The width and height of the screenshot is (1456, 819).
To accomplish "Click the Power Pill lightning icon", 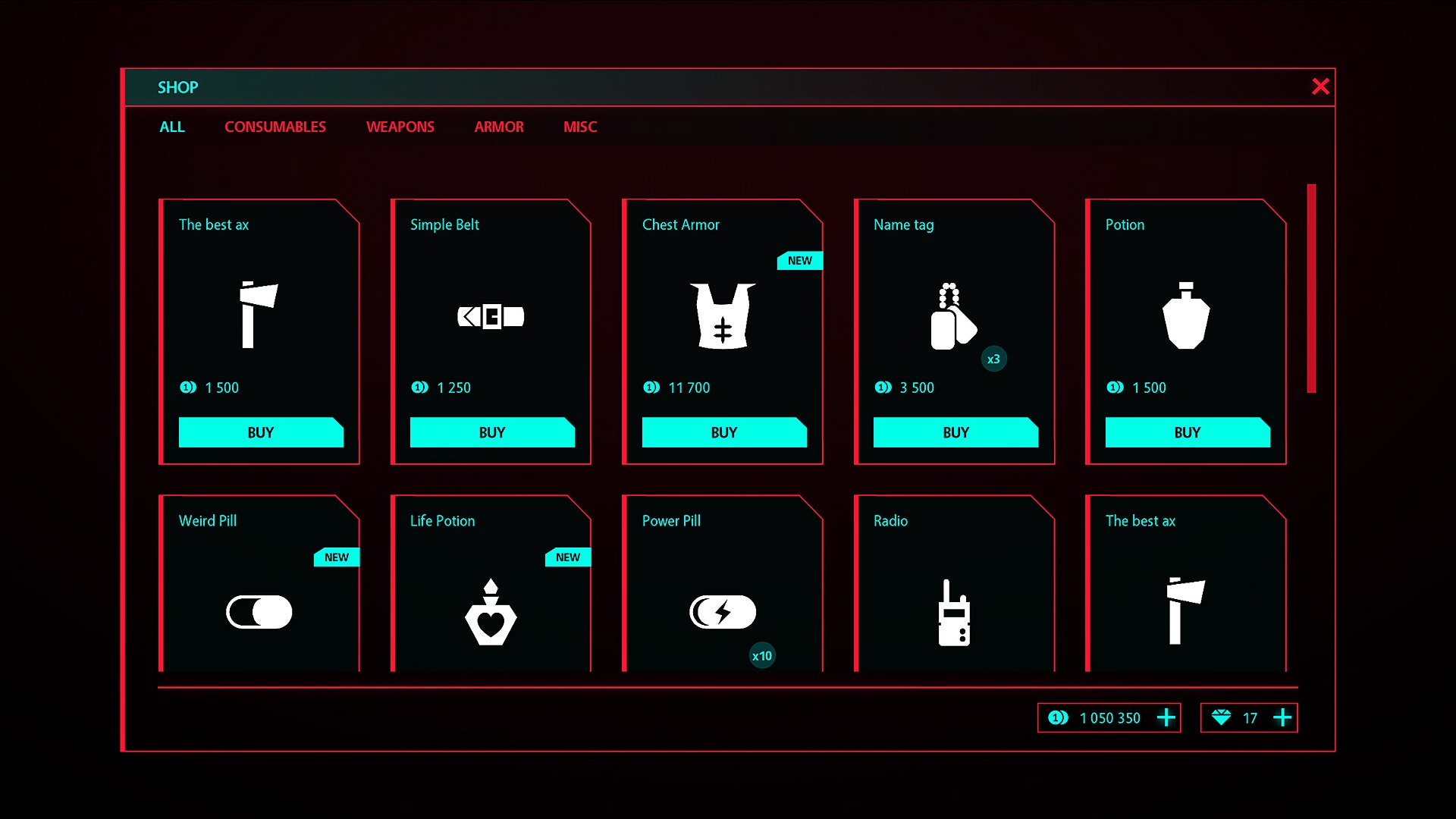I will [723, 610].
